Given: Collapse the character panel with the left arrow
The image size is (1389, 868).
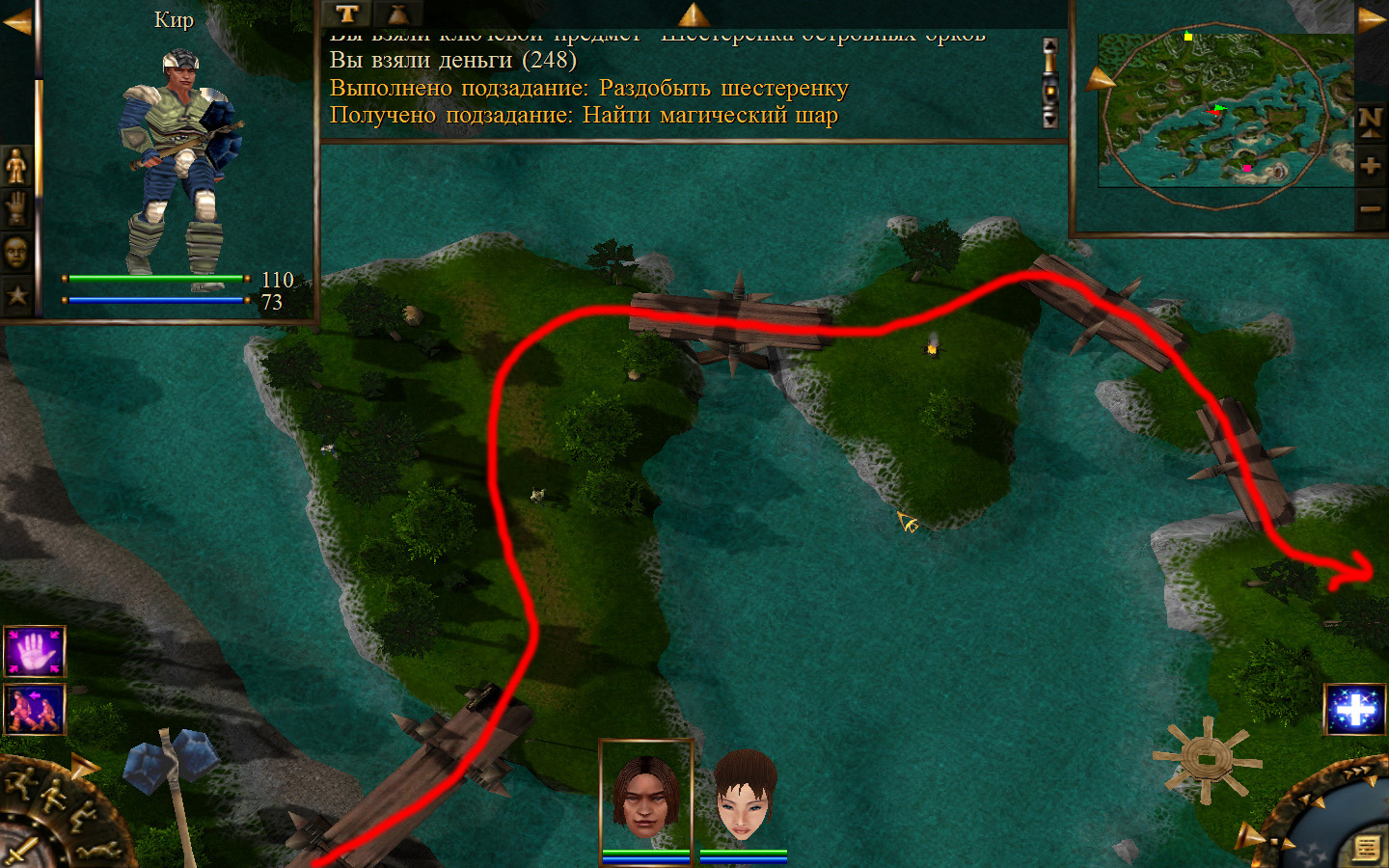Looking at the screenshot, I should (x=16, y=21).
